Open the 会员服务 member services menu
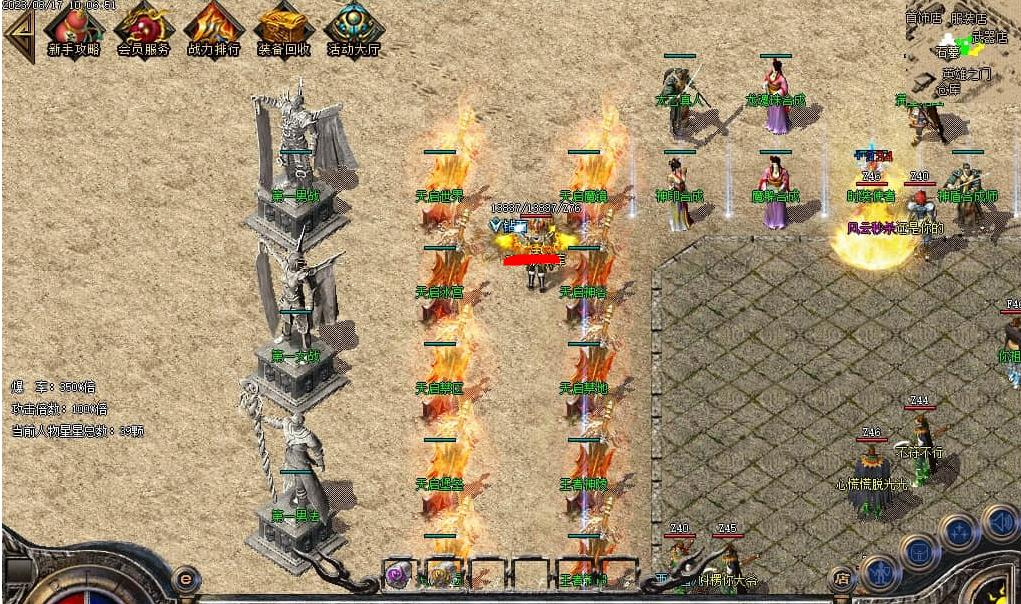The height and width of the screenshot is (604, 1021). [x=144, y=29]
